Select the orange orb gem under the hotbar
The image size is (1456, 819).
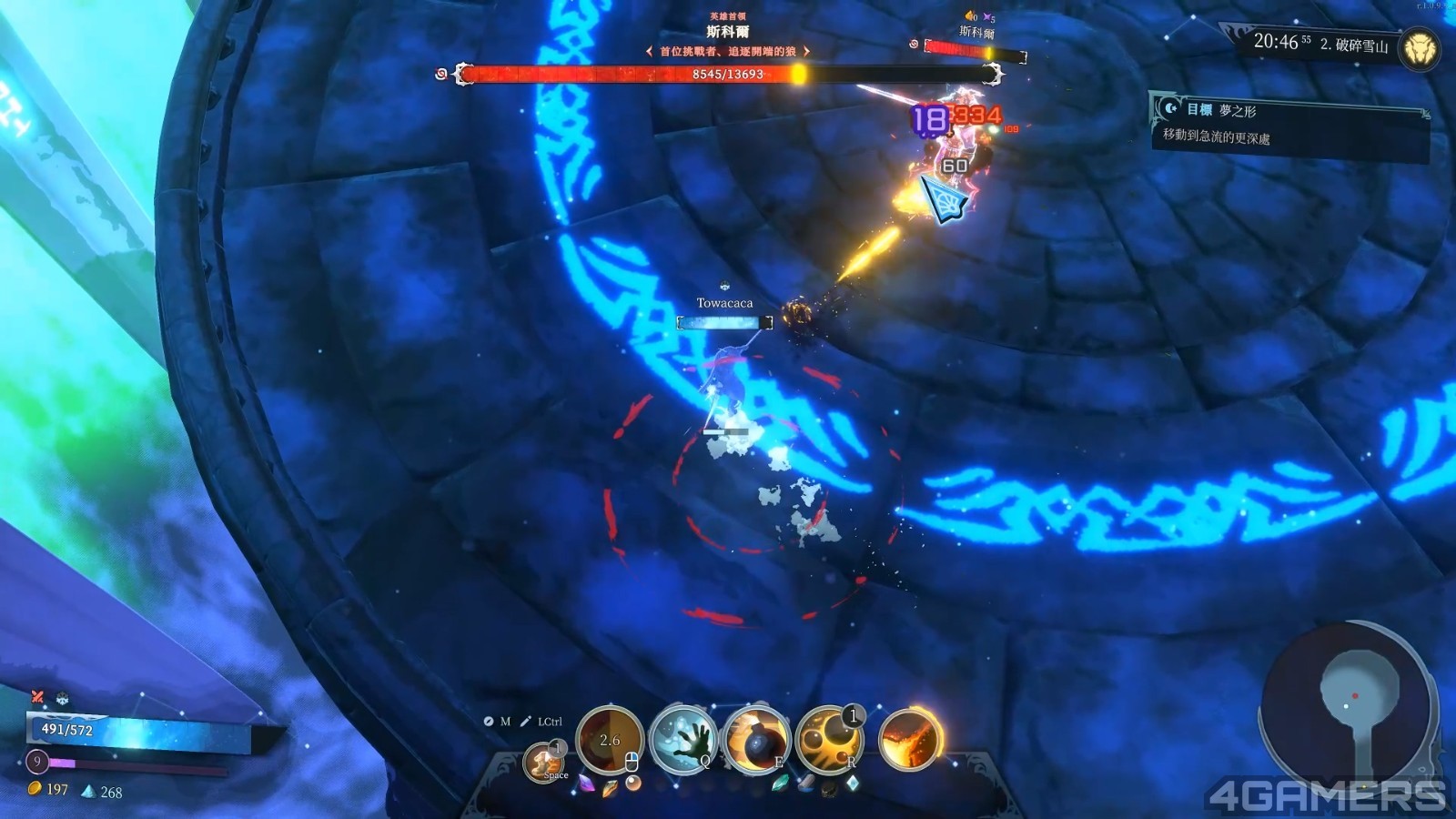pos(632,784)
